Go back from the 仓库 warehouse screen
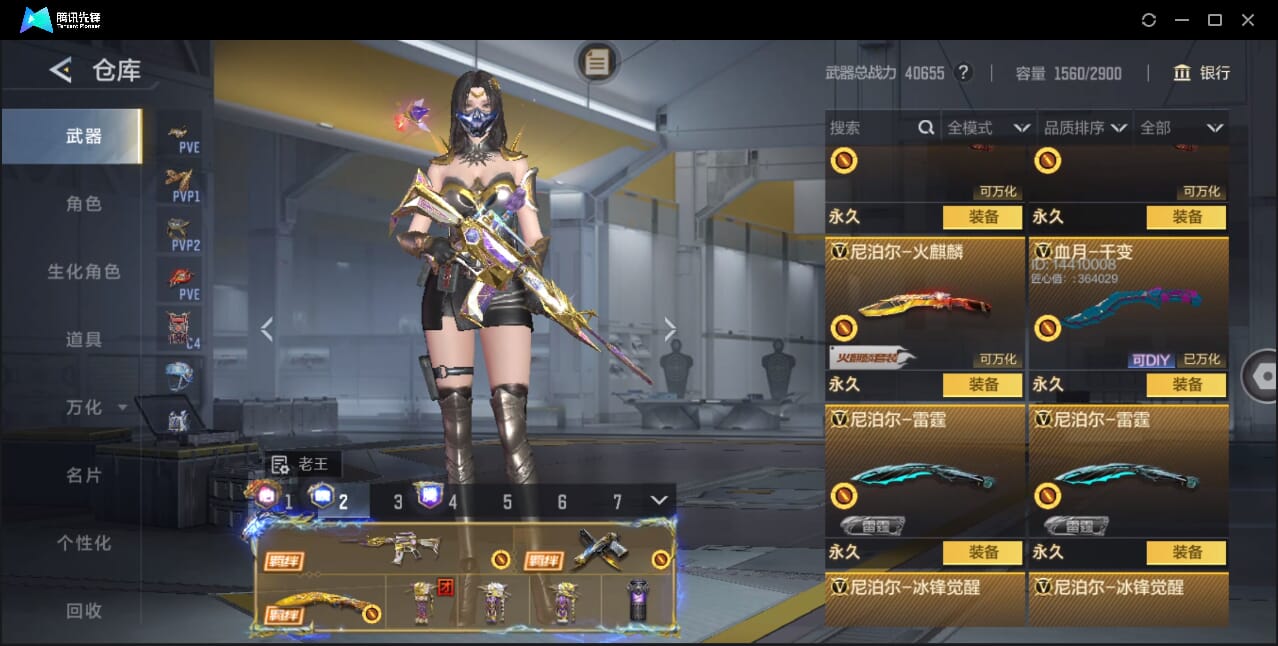 (x=62, y=70)
